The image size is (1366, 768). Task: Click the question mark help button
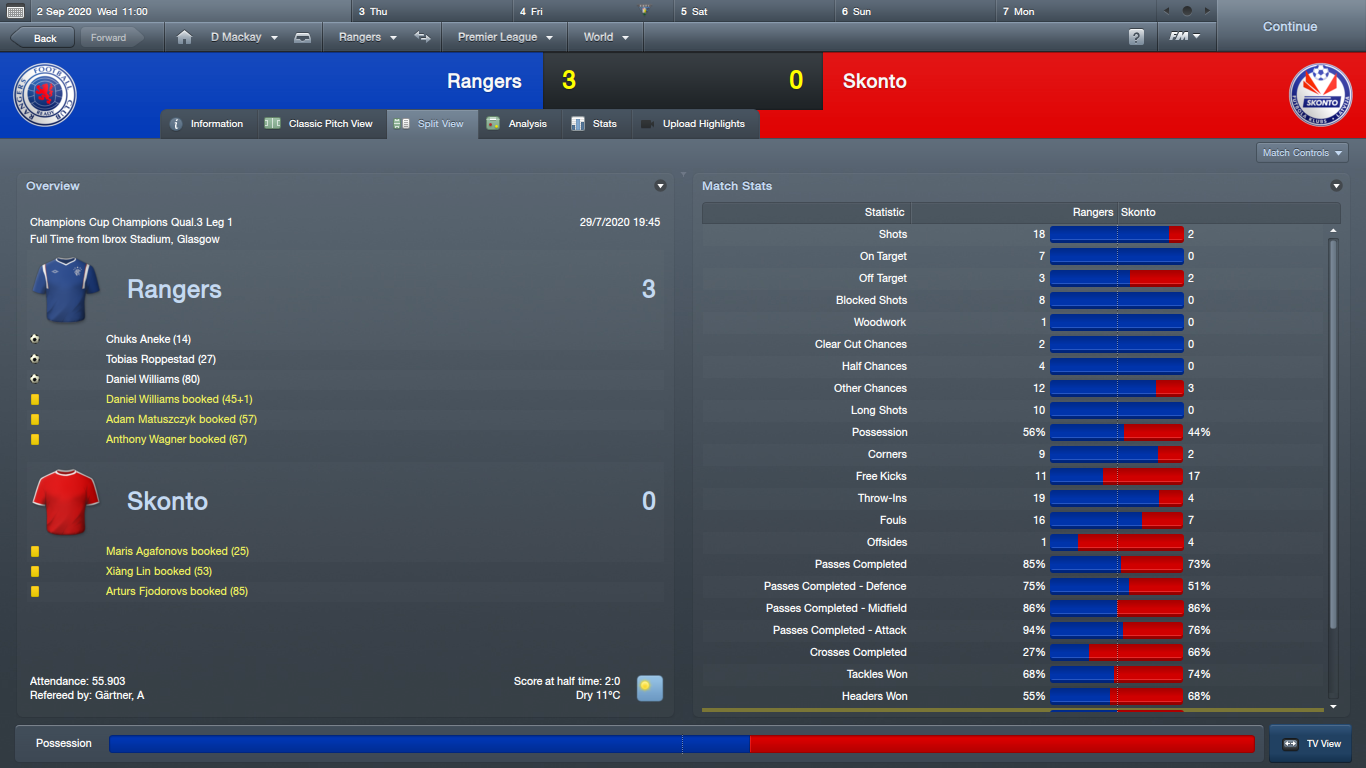click(1136, 37)
